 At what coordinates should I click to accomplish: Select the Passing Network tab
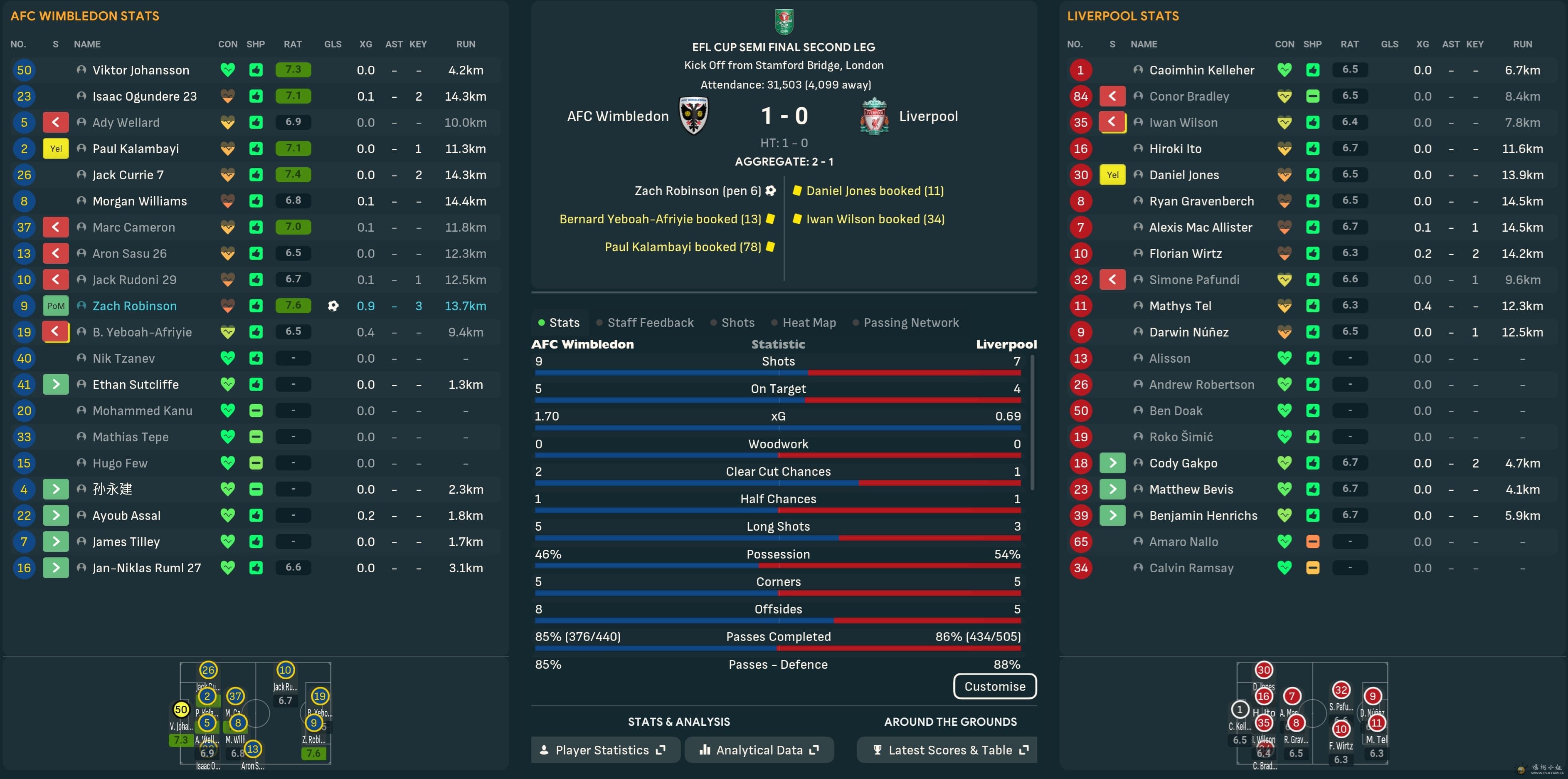pos(911,323)
